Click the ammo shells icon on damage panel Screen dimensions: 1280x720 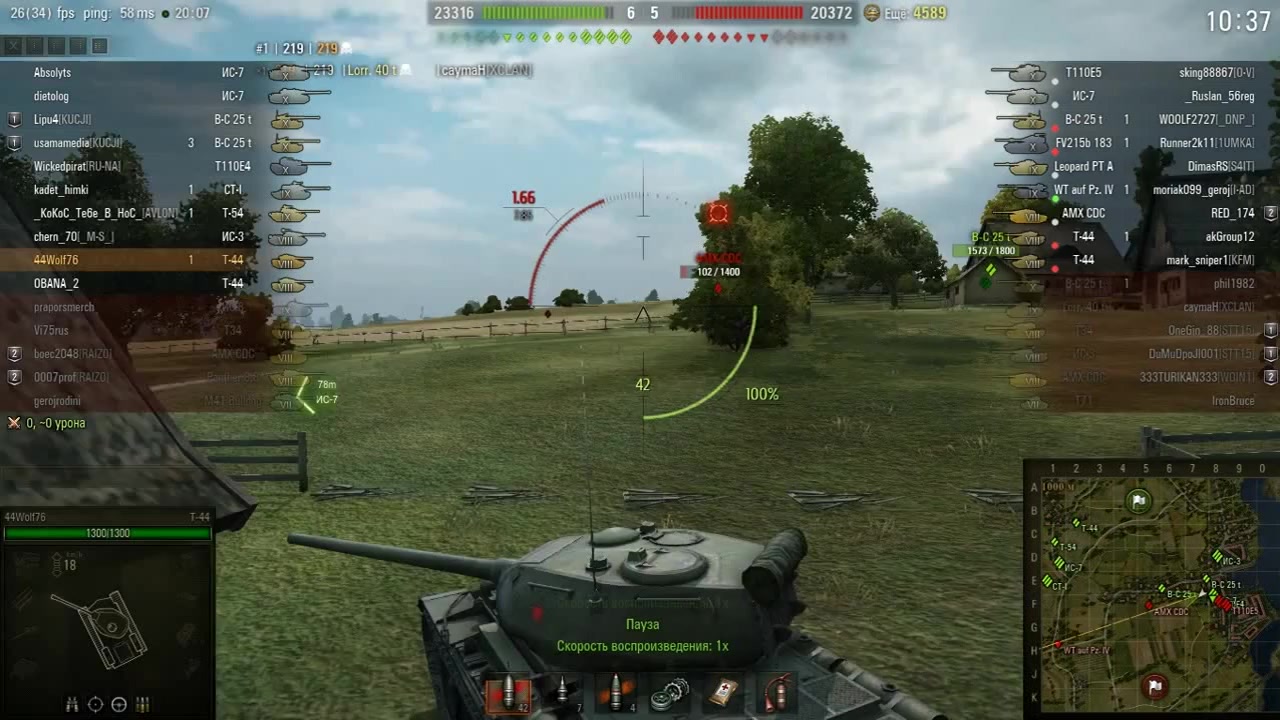(x=142, y=704)
